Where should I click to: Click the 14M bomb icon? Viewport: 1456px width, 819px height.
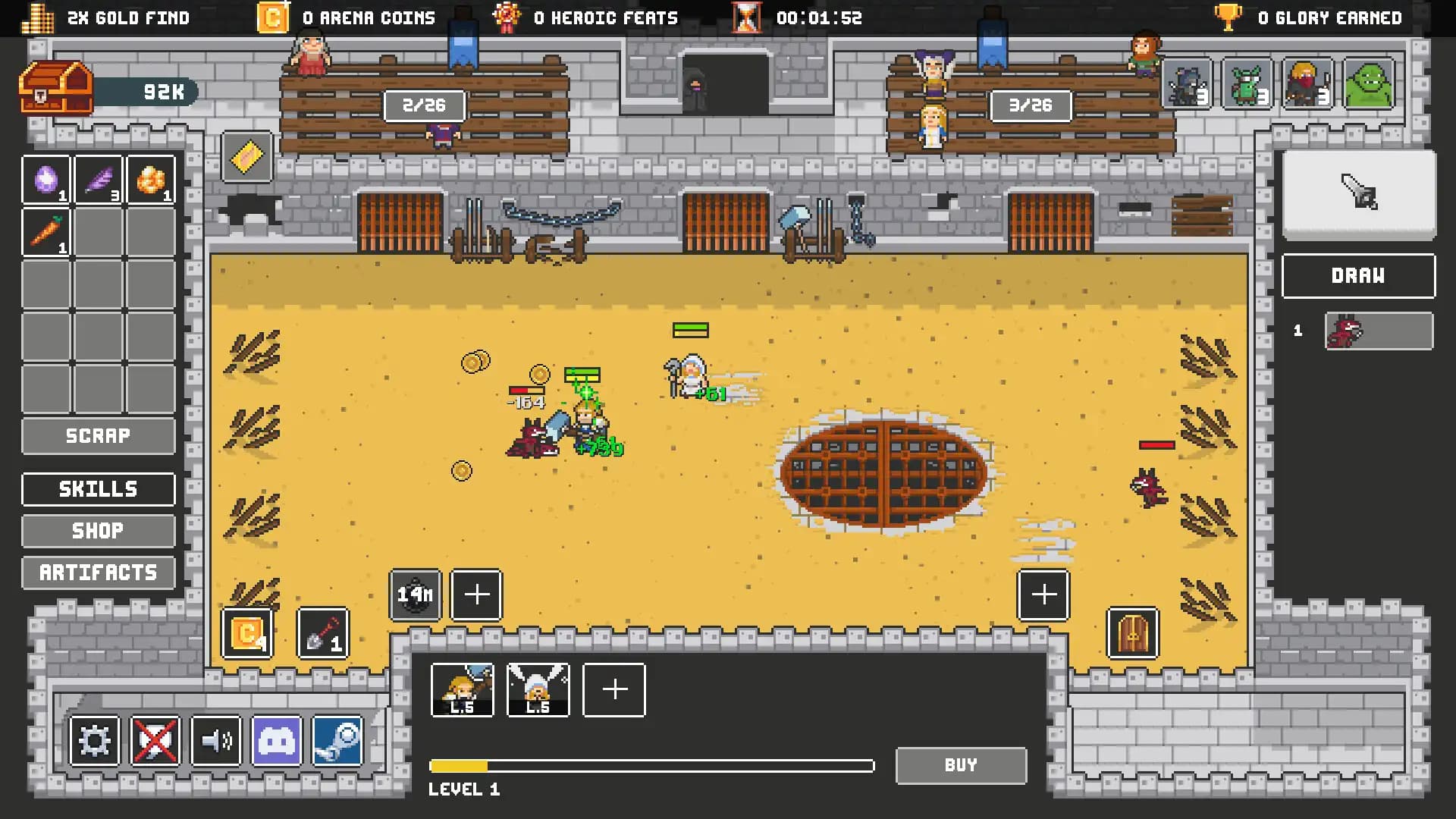[x=415, y=595]
